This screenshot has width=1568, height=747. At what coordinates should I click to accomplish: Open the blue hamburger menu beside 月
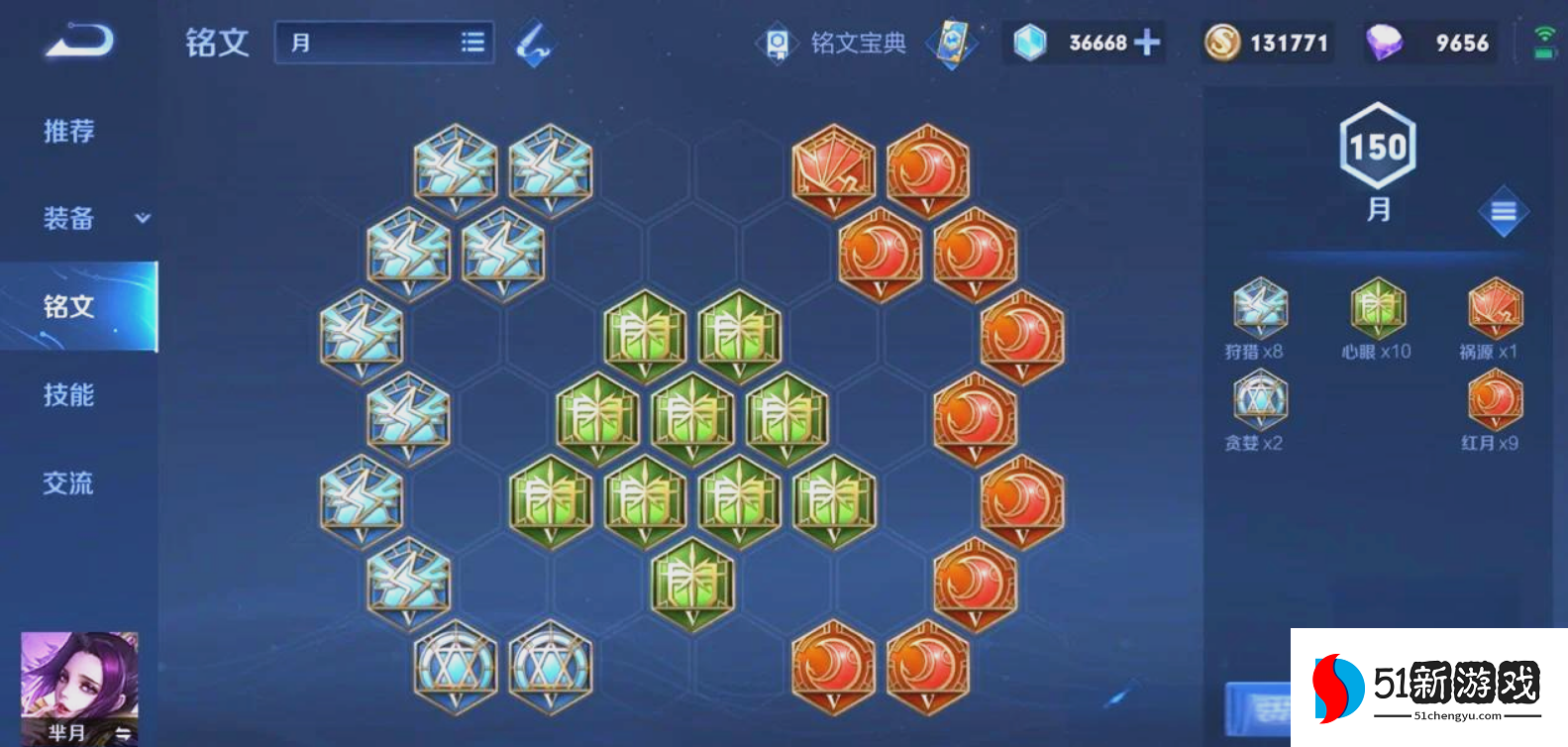(x=1502, y=210)
